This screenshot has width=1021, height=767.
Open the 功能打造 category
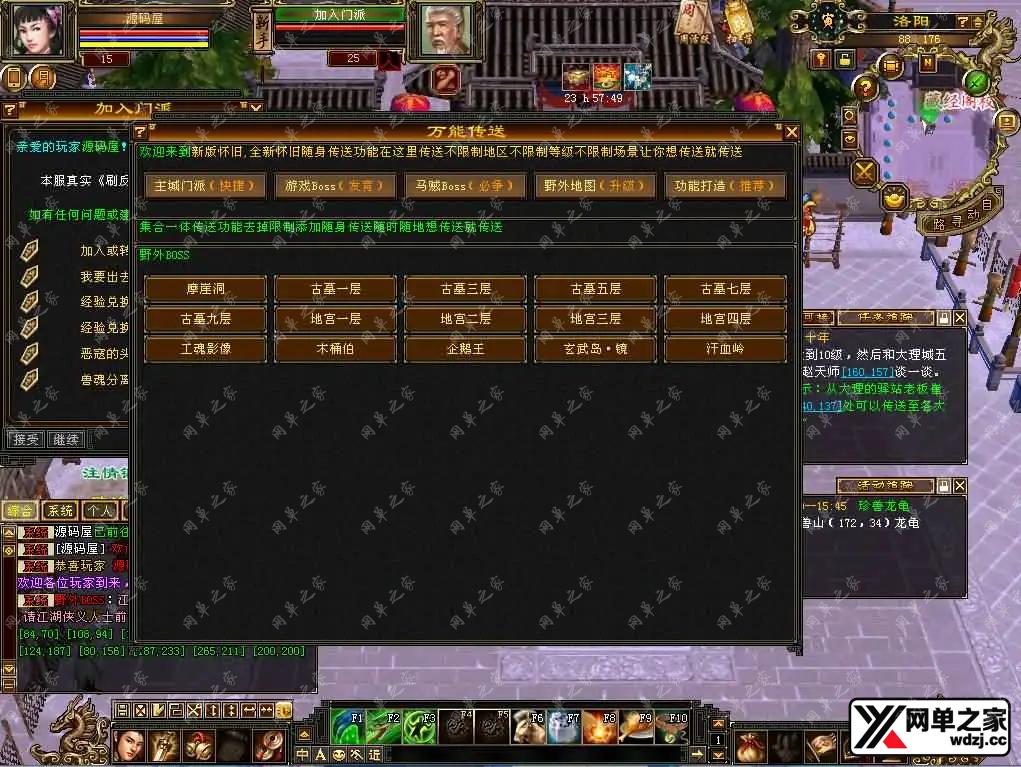pyautogui.click(x=725, y=185)
